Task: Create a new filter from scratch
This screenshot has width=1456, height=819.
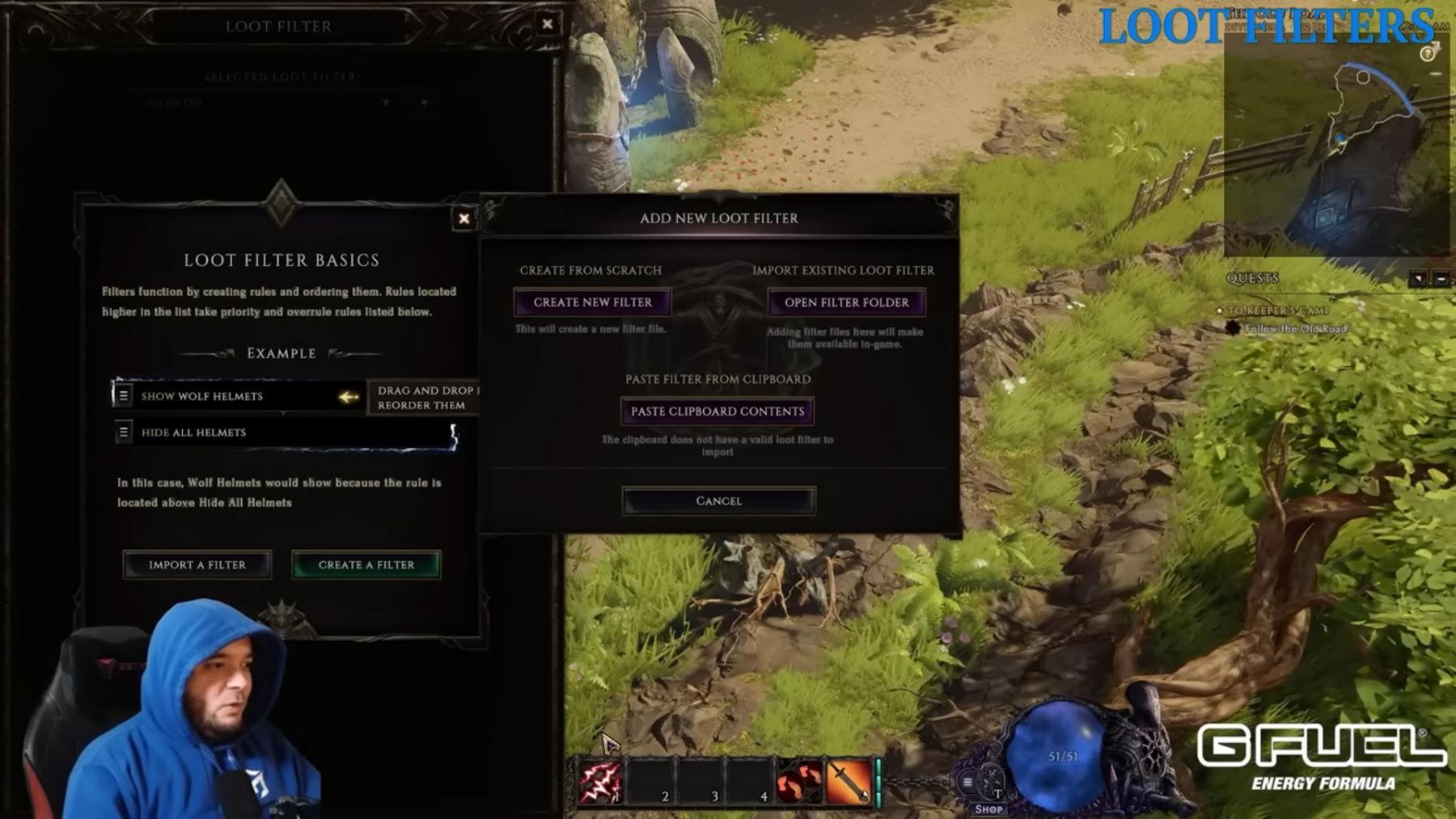Action: pos(592,302)
